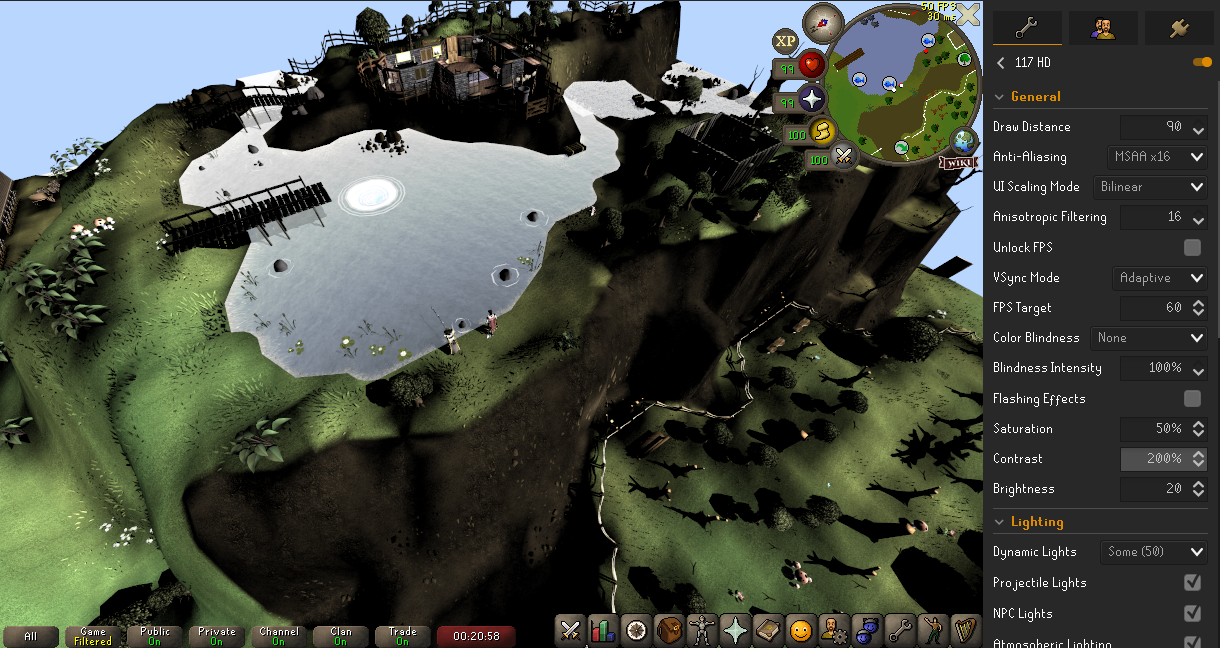The height and width of the screenshot is (648, 1220).
Task: Show the Skills bar chart tab
Action: click(x=603, y=631)
